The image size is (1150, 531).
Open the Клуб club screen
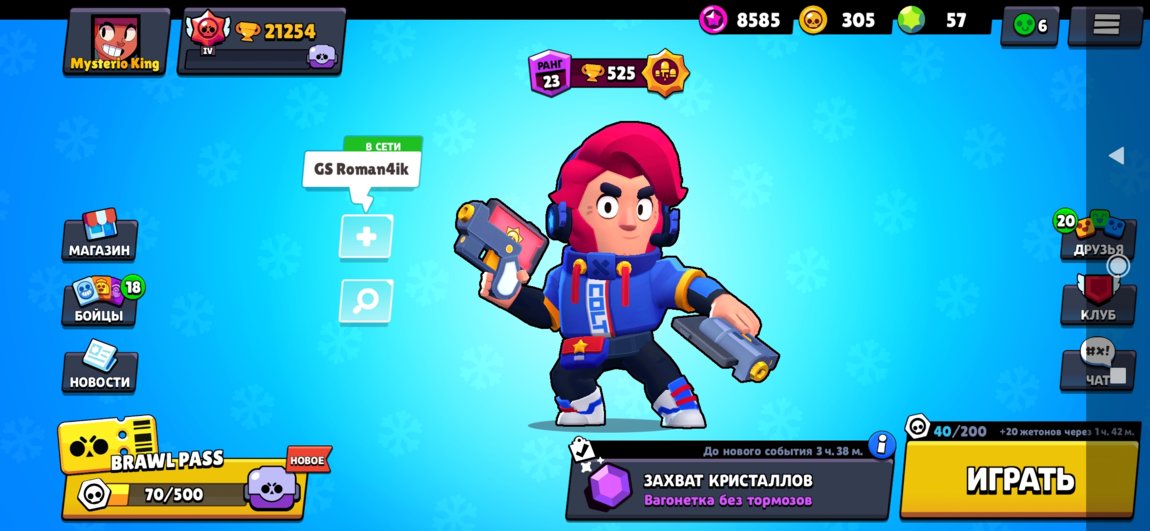point(1097,301)
